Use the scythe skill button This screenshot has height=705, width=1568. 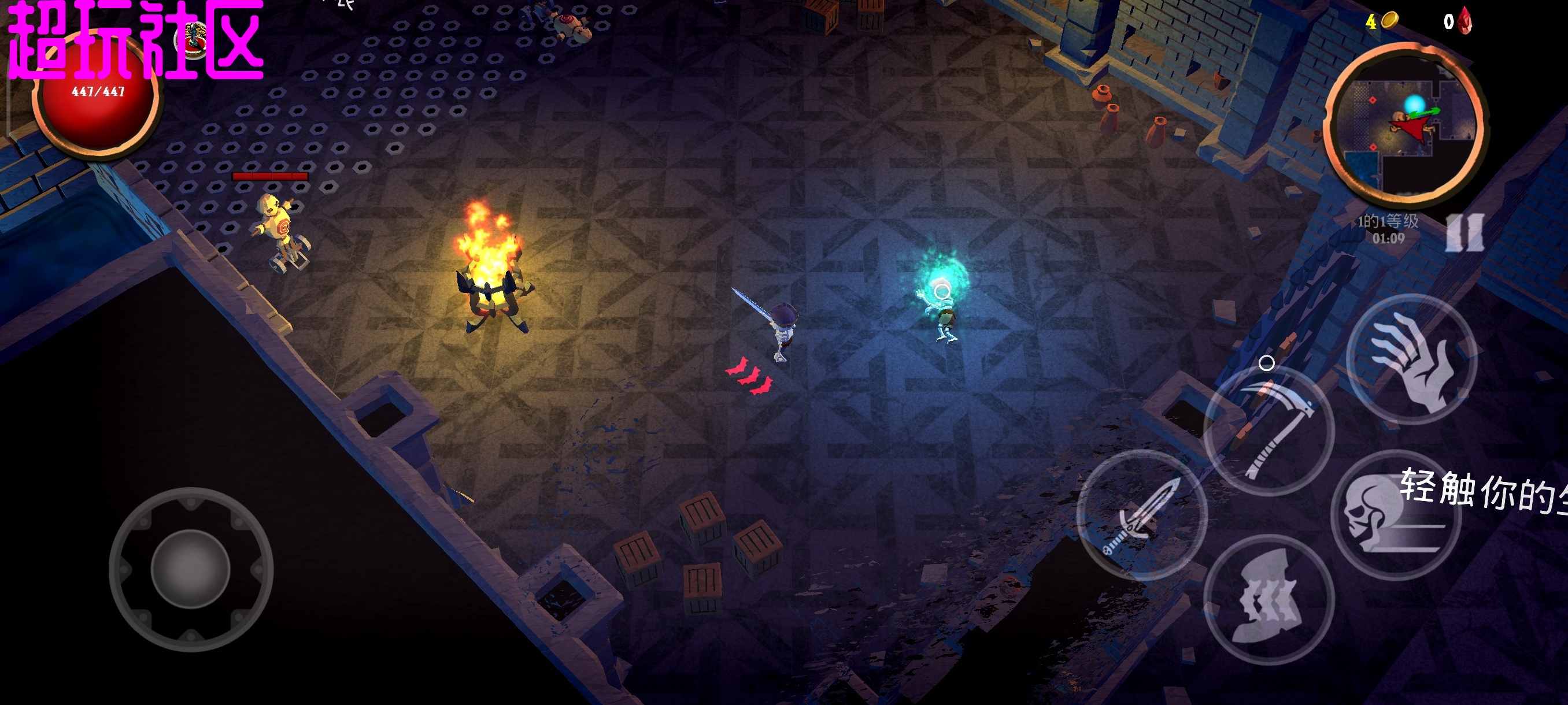1270,431
